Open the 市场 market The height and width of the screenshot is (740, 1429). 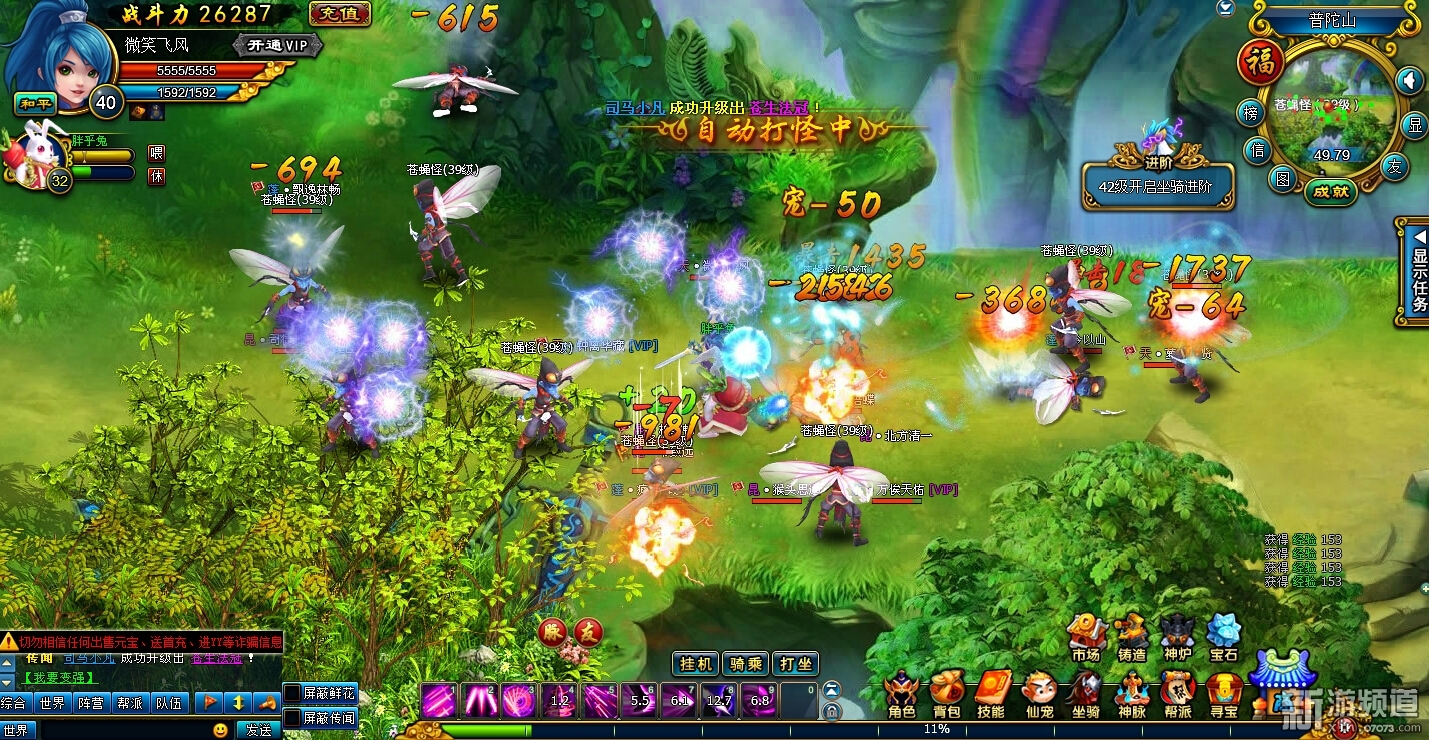click(x=1086, y=636)
